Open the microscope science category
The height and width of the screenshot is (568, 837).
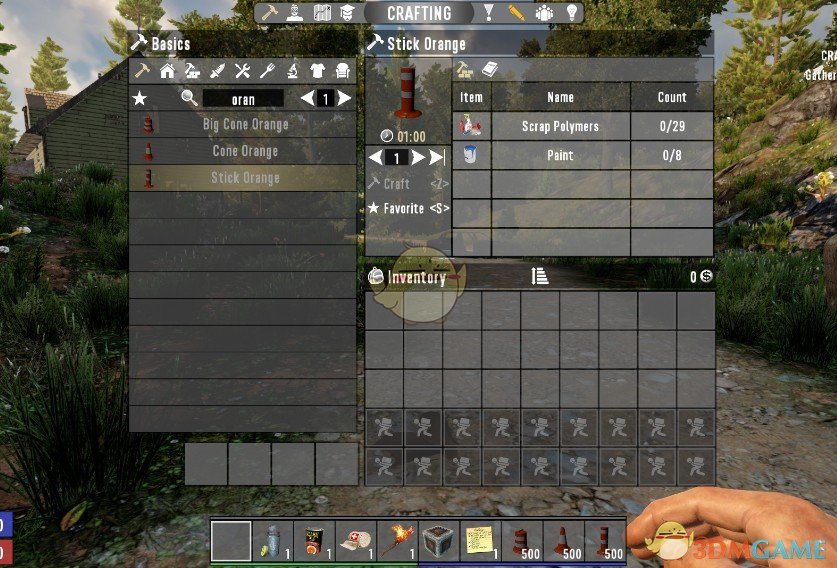pos(292,71)
